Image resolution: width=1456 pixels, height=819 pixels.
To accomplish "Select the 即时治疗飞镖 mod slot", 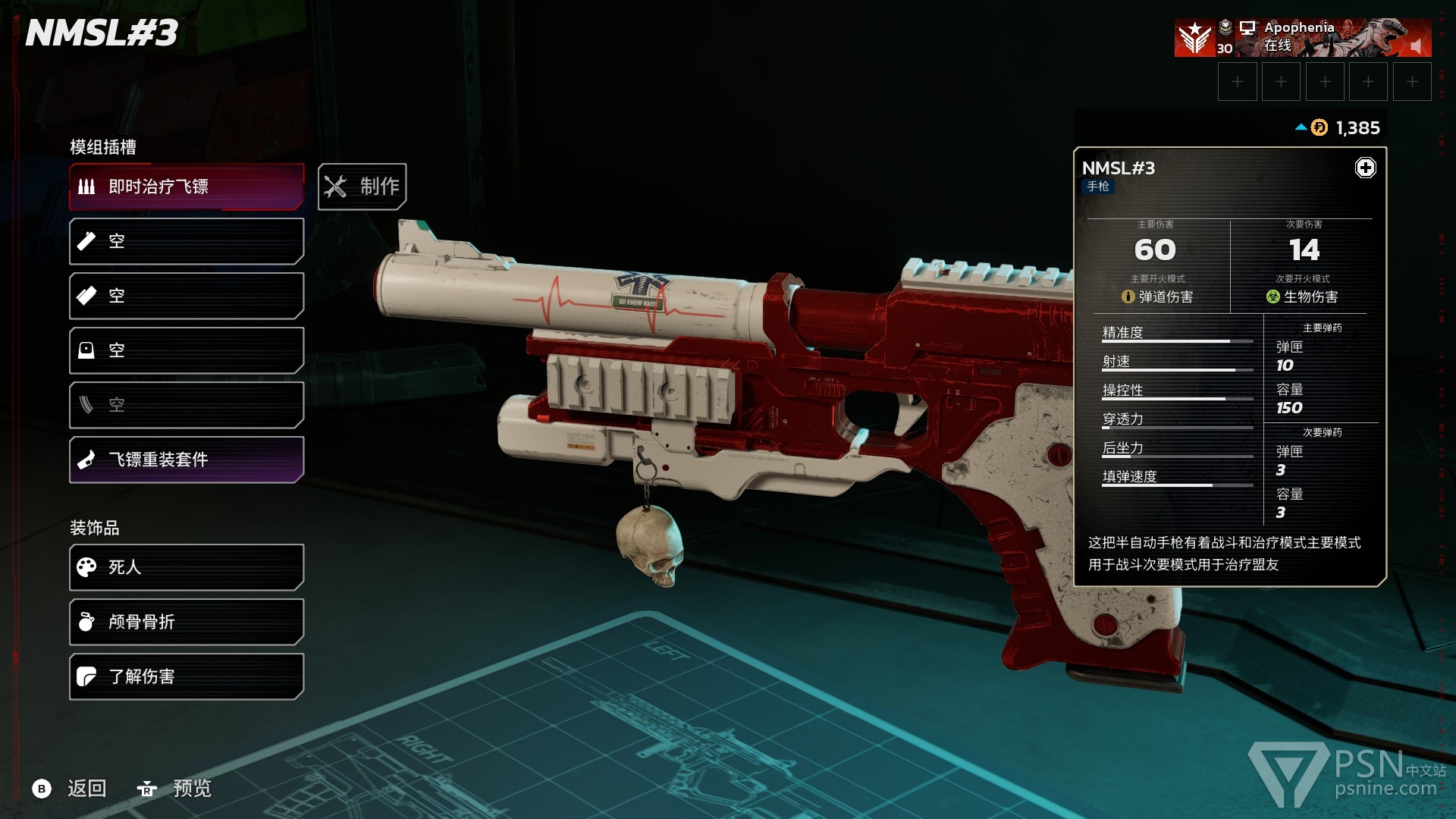I will 187,187.
